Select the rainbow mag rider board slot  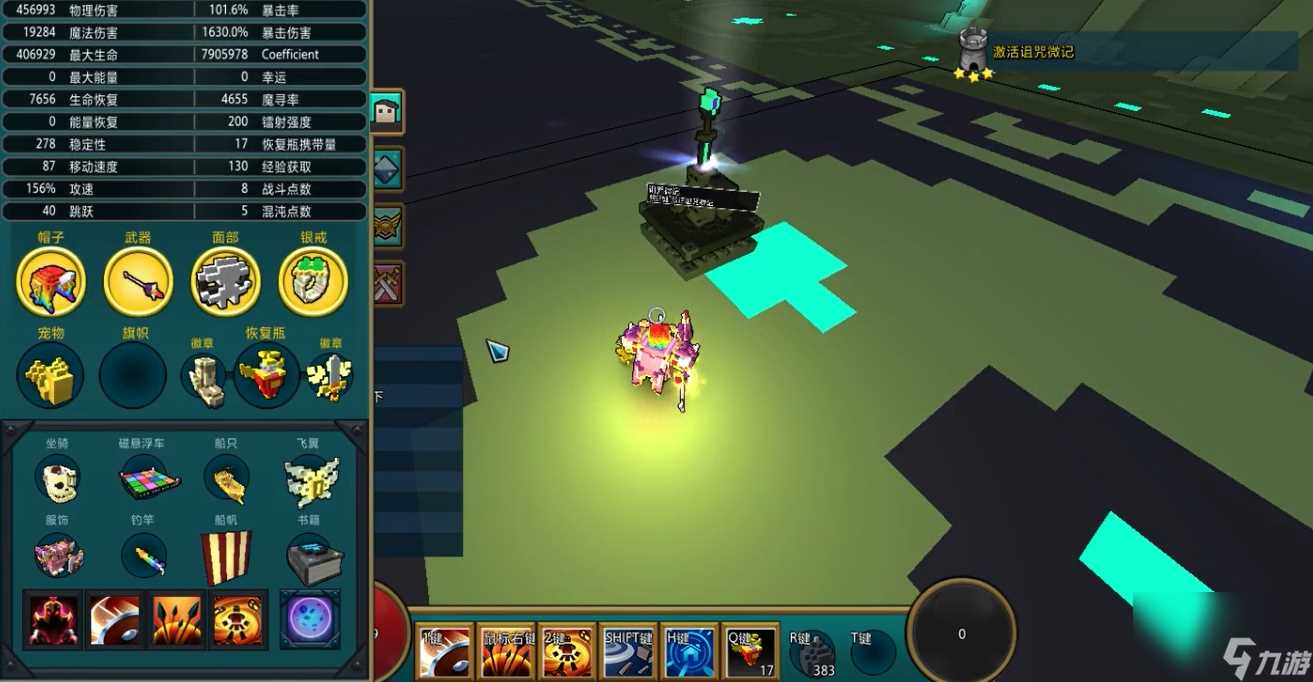[148, 481]
